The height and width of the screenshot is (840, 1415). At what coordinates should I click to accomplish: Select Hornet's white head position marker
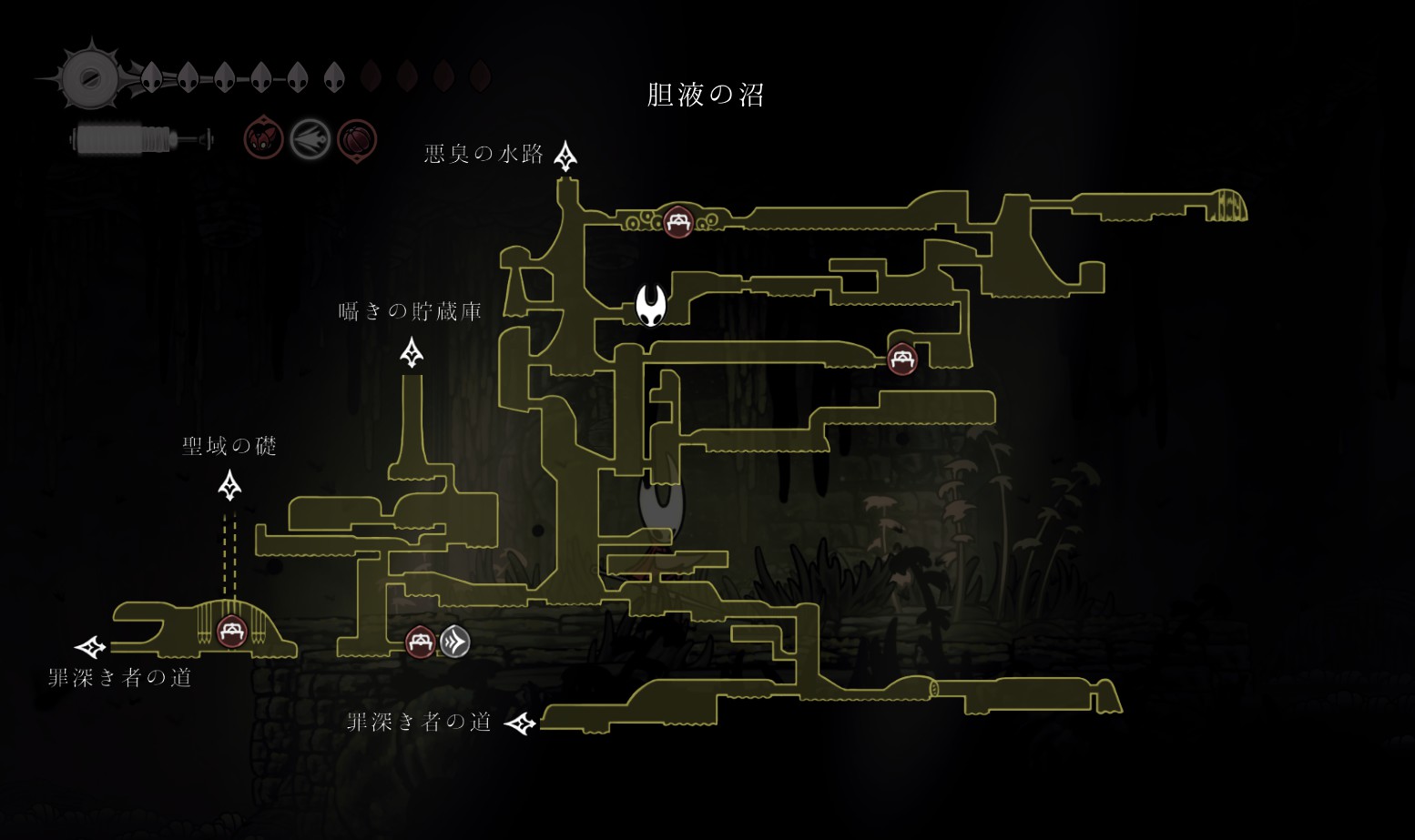651,305
